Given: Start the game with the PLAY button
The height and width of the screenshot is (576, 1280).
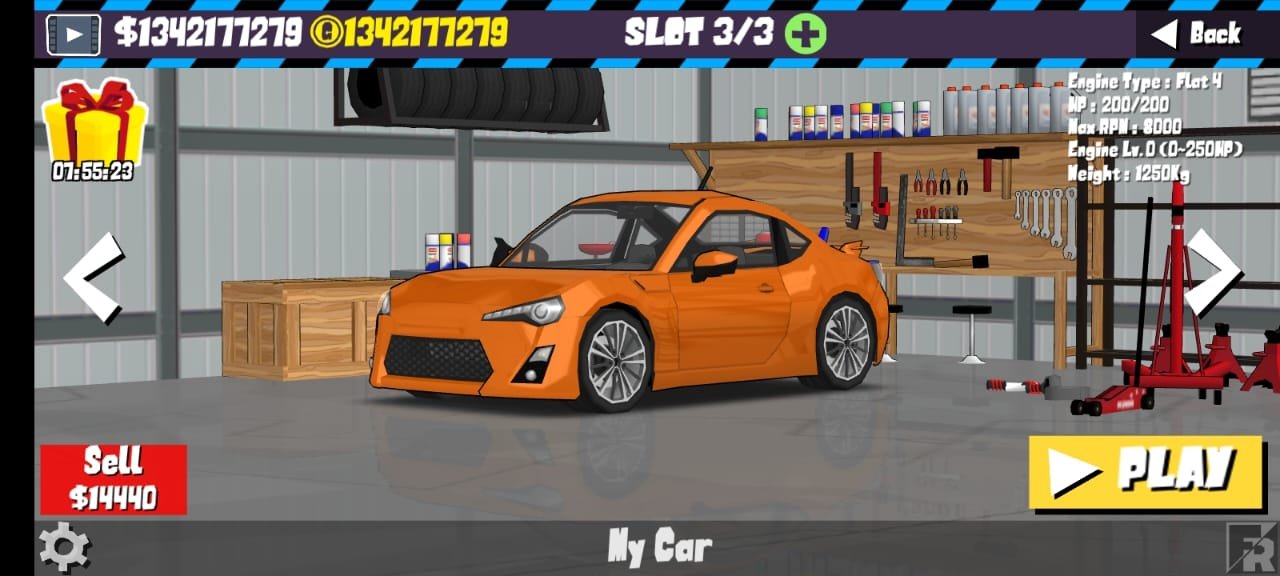Looking at the screenshot, I should pos(1146,472).
